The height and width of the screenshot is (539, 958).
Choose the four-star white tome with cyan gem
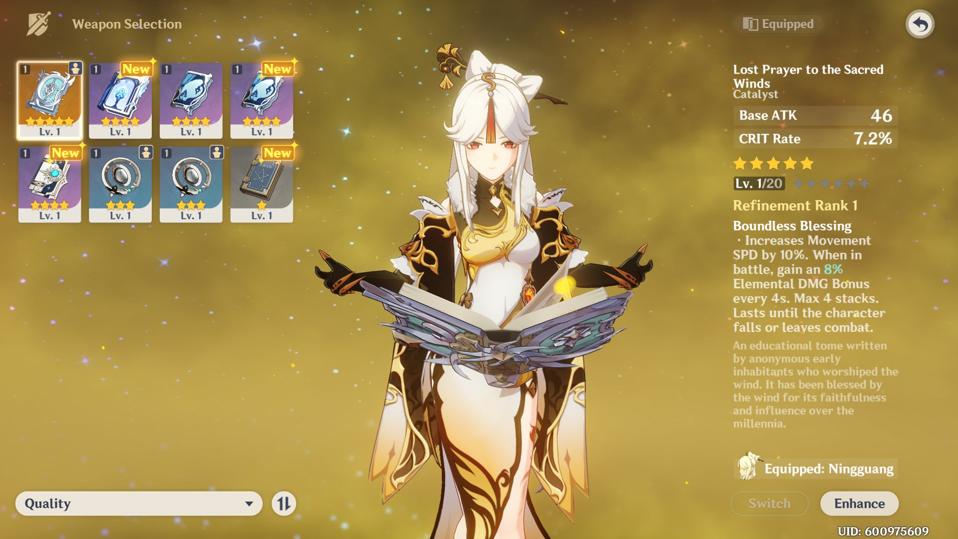[x=49, y=183]
